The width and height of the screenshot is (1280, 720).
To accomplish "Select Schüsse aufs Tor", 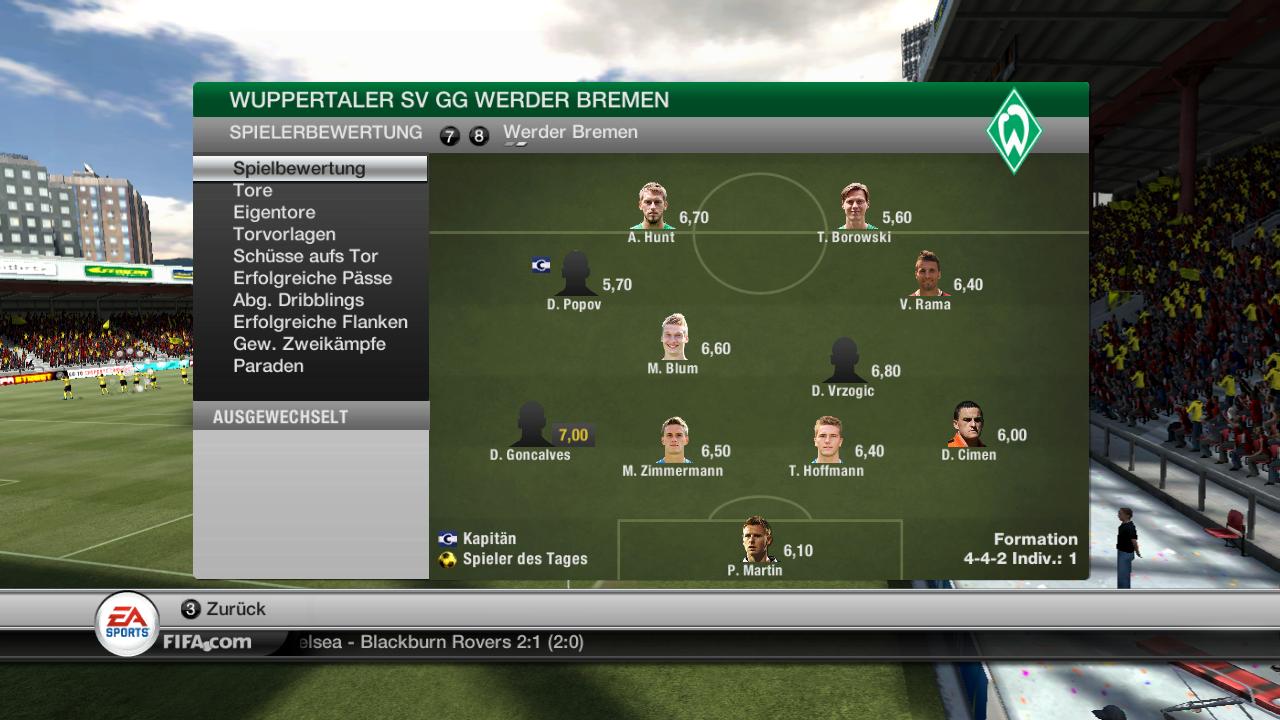I will pyautogui.click(x=305, y=256).
